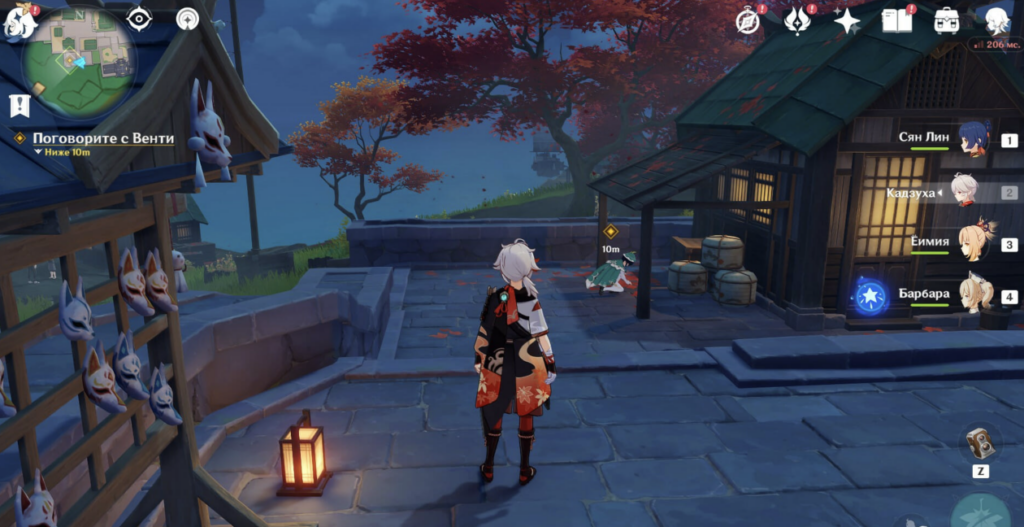Open the winged battle pass icon

click(797, 20)
